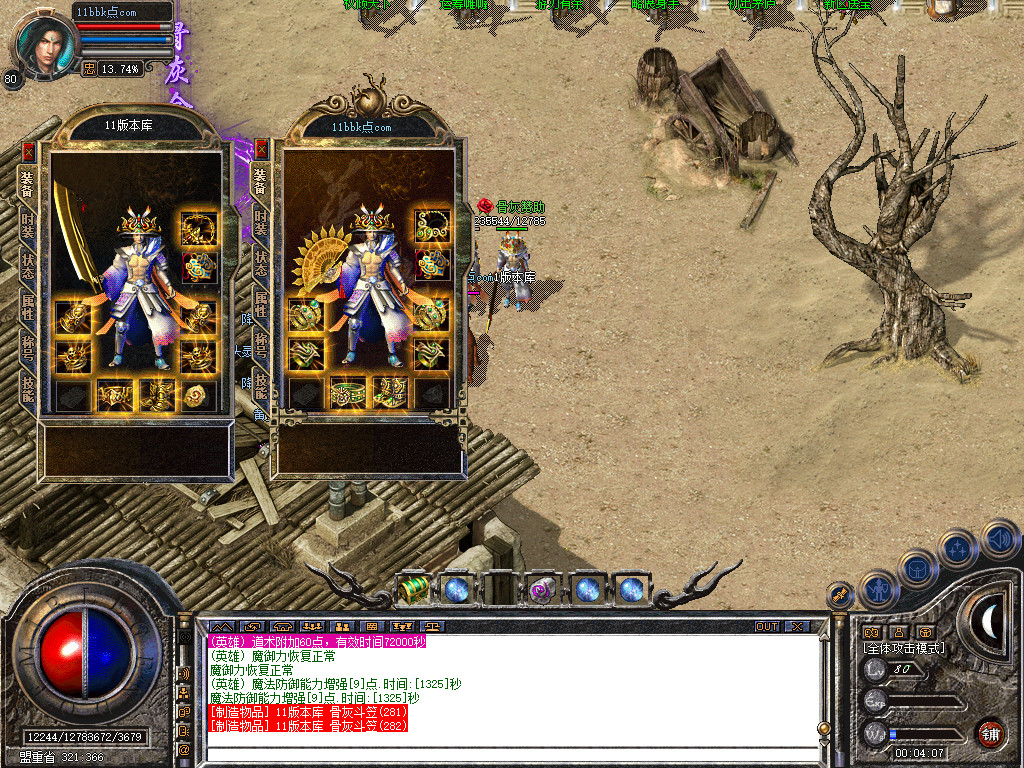
Task: Close the 11bbk点com equipment panel
Action: tap(262, 149)
